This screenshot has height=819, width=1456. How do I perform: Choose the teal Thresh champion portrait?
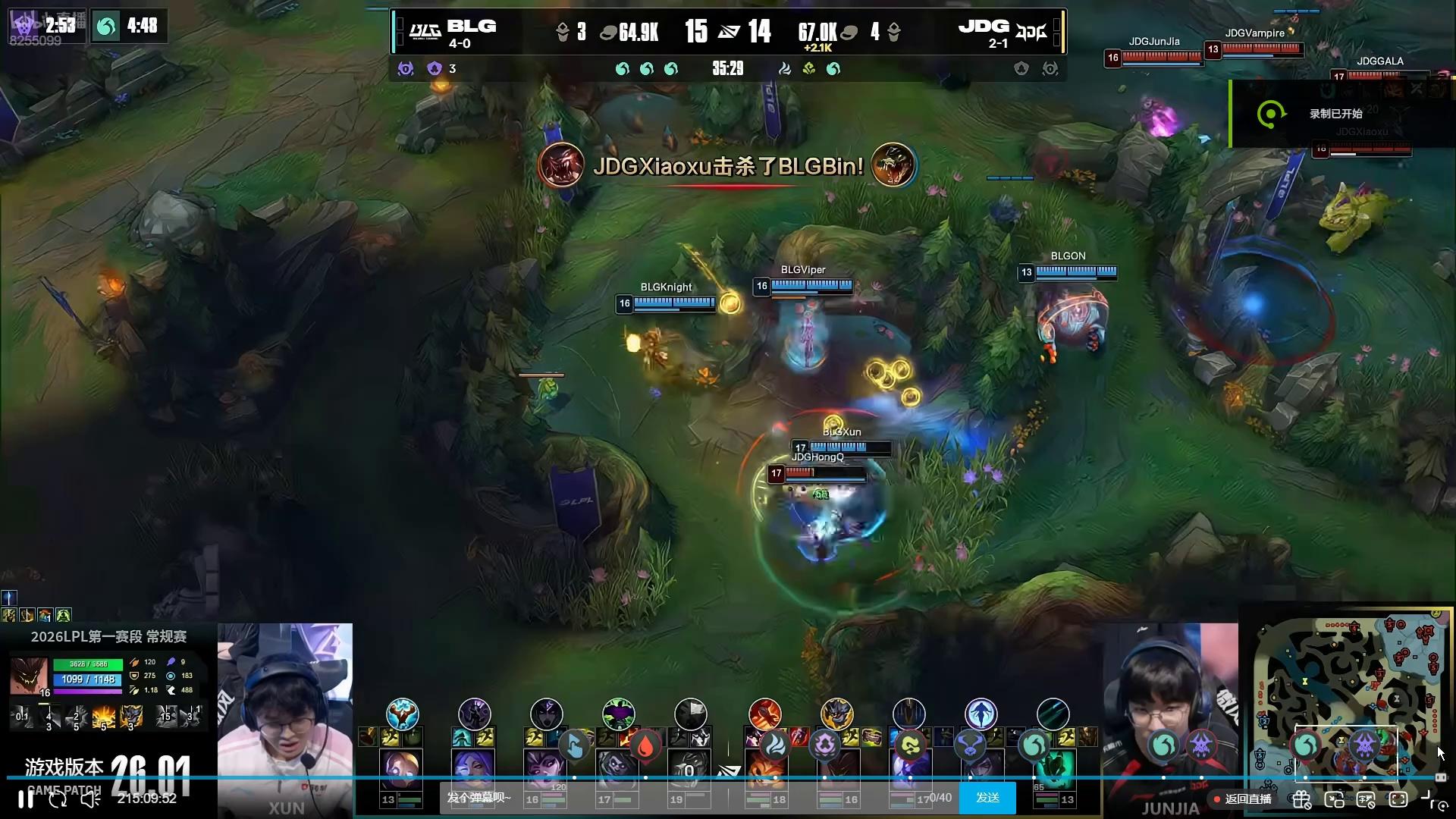(x=1053, y=768)
